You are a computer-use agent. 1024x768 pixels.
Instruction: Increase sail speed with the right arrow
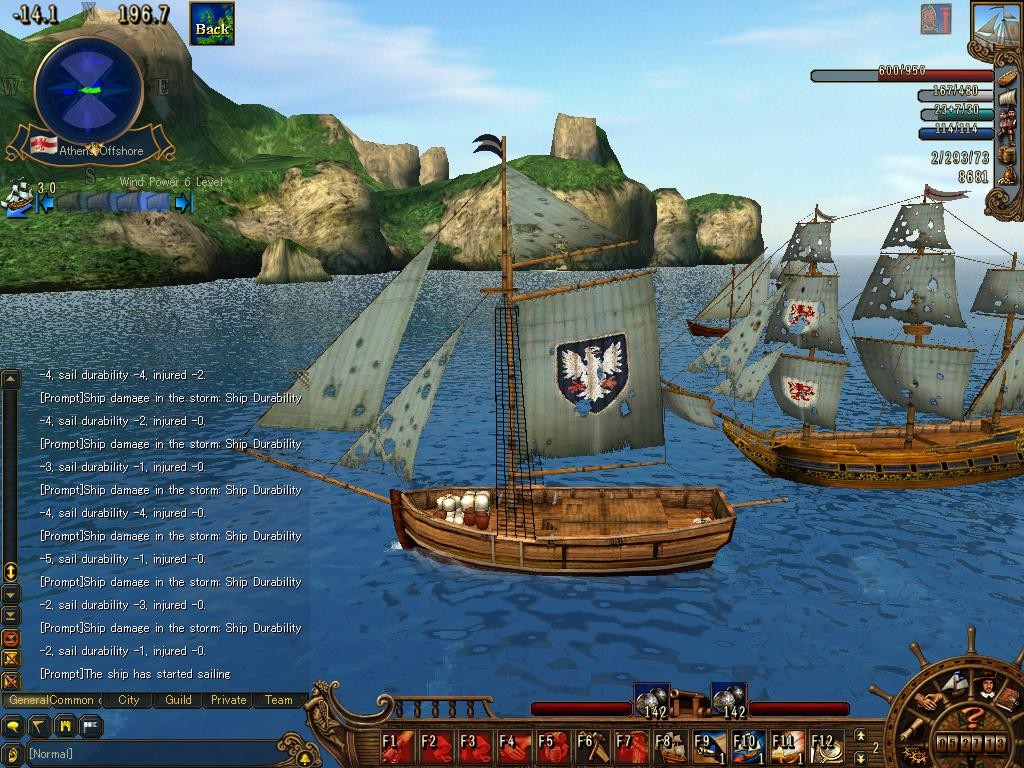click(183, 203)
